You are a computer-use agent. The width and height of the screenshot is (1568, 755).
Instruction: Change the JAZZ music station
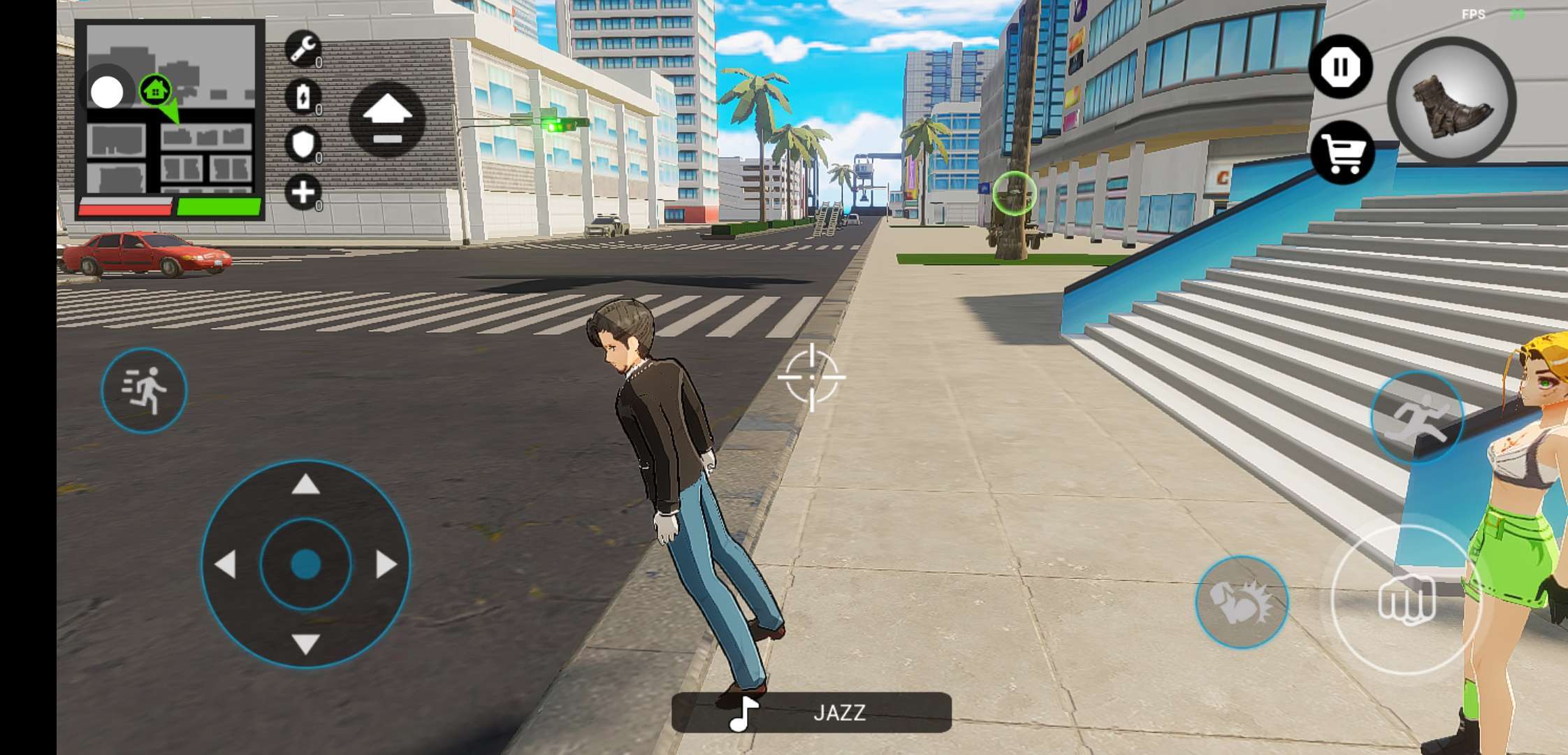coord(811,712)
